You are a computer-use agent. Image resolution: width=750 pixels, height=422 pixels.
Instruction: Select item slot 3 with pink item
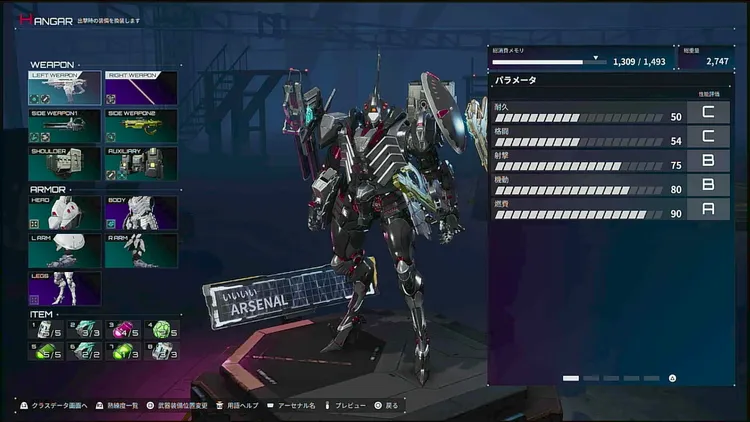(123, 329)
